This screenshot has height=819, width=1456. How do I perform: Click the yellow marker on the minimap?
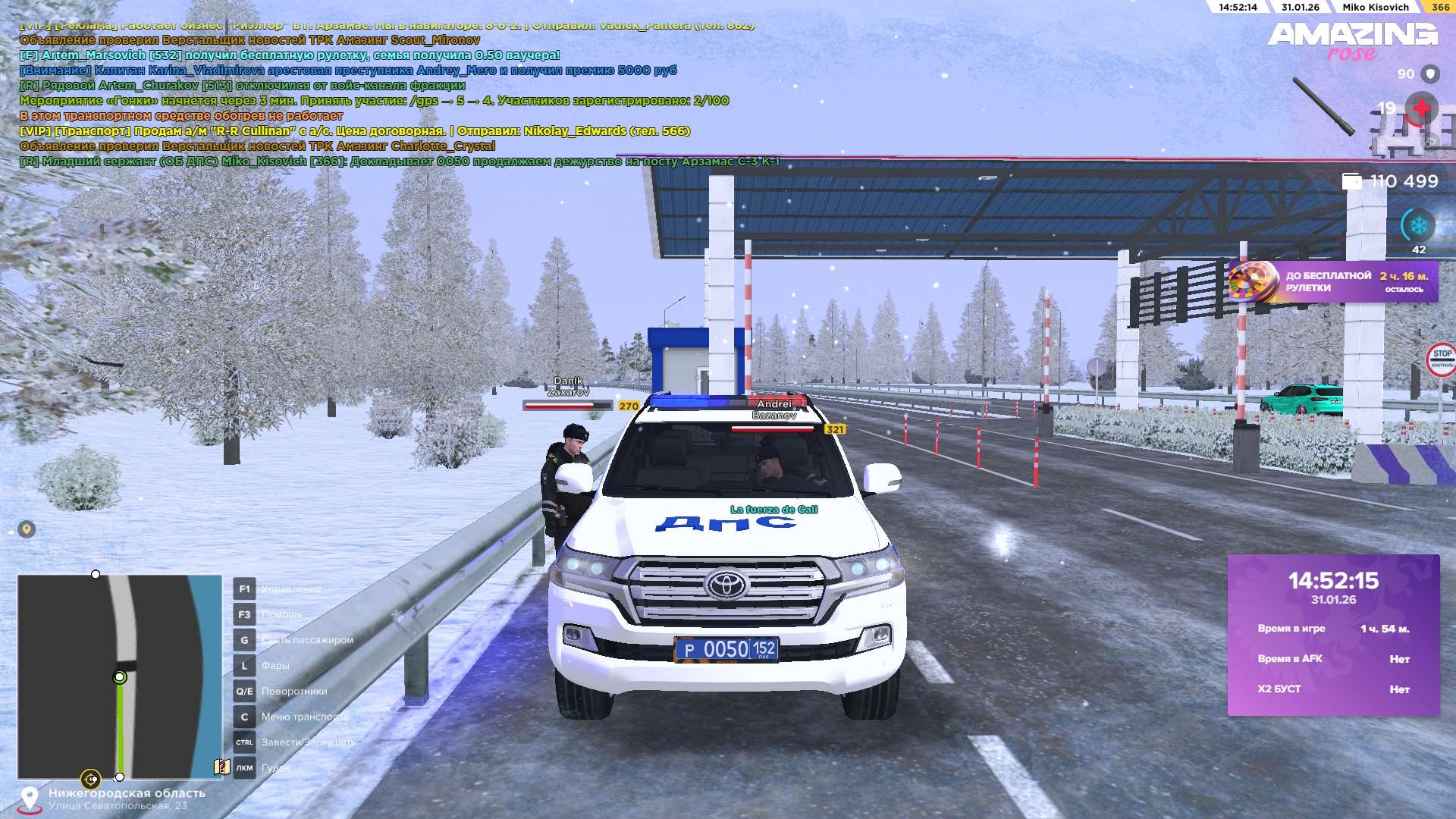pos(90,779)
